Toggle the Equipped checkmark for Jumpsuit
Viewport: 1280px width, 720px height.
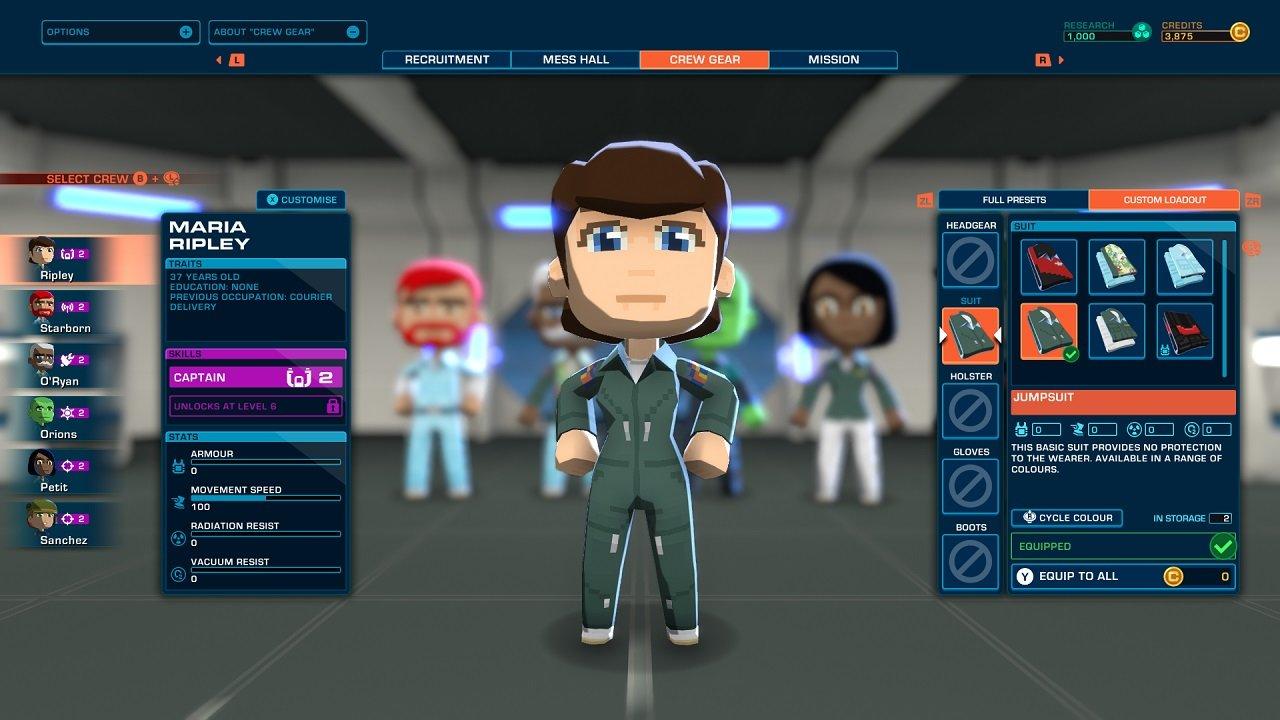tap(1224, 546)
